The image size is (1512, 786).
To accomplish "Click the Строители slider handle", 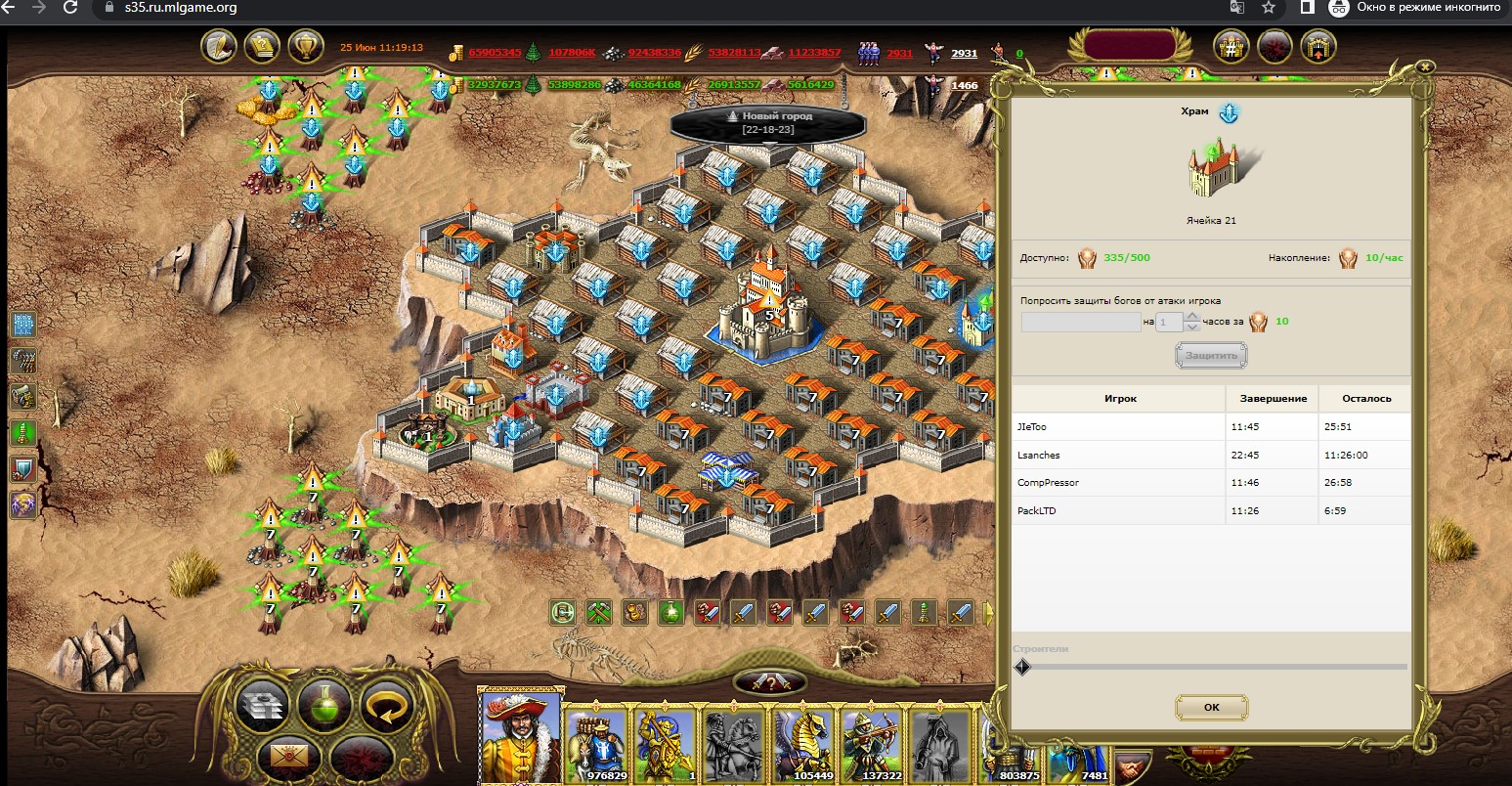I will [1022, 667].
